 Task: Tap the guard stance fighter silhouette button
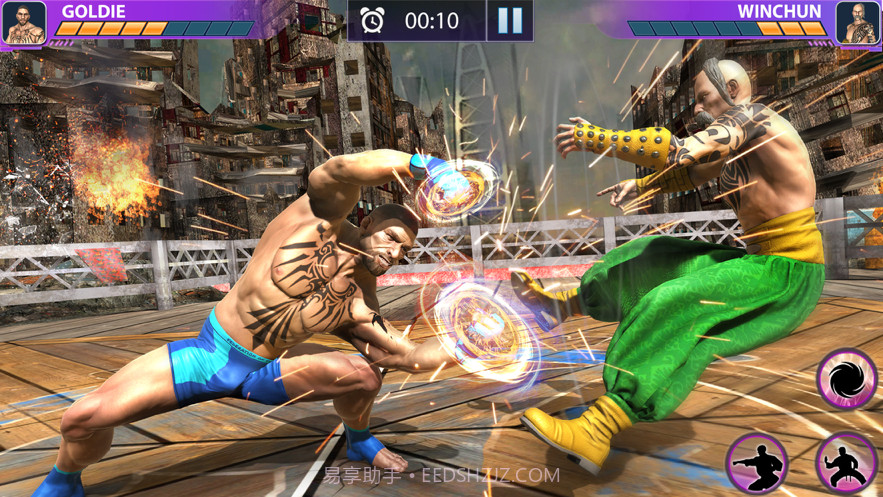[x=847, y=464]
